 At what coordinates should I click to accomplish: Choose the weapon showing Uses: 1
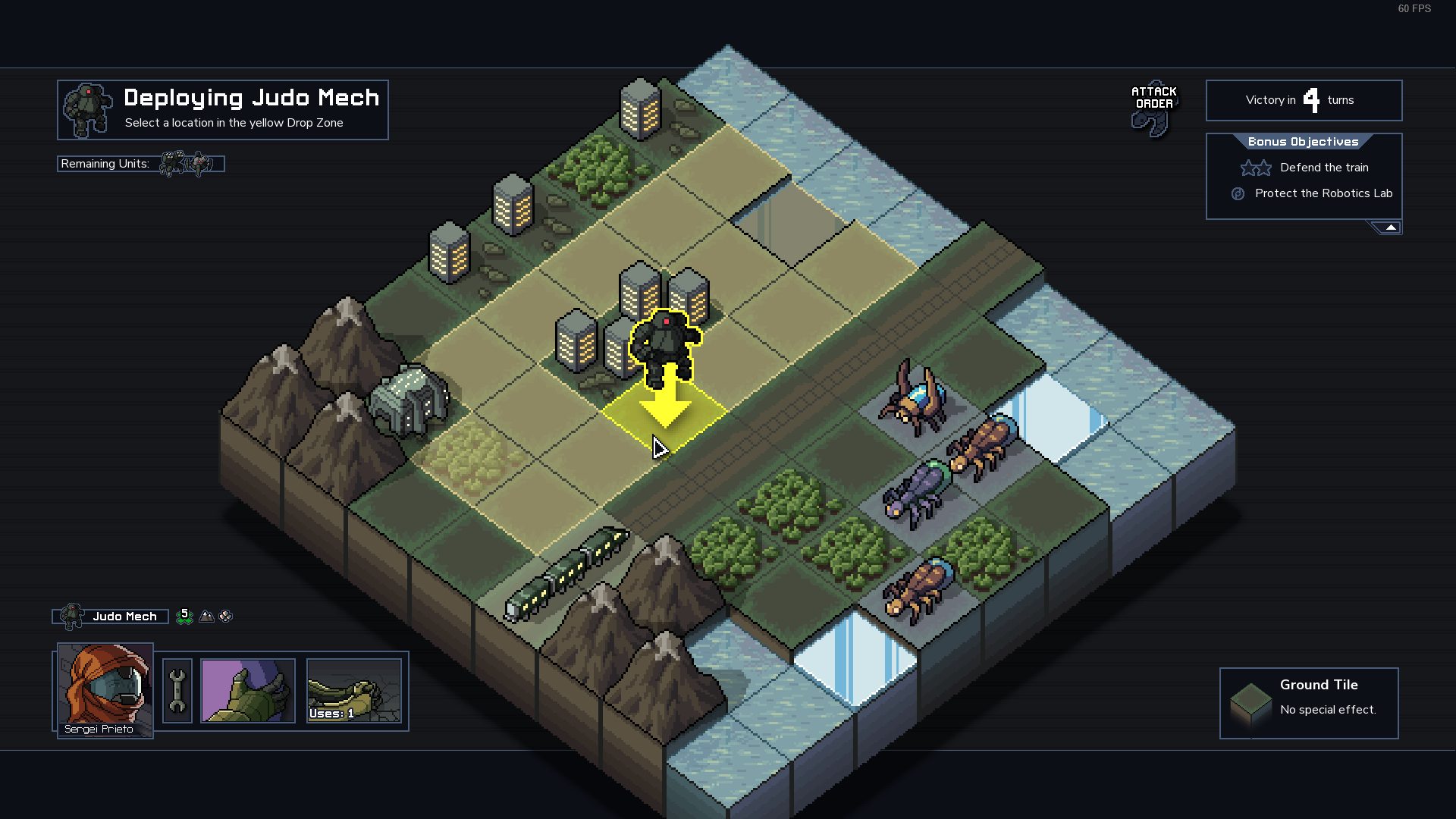point(354,691)
